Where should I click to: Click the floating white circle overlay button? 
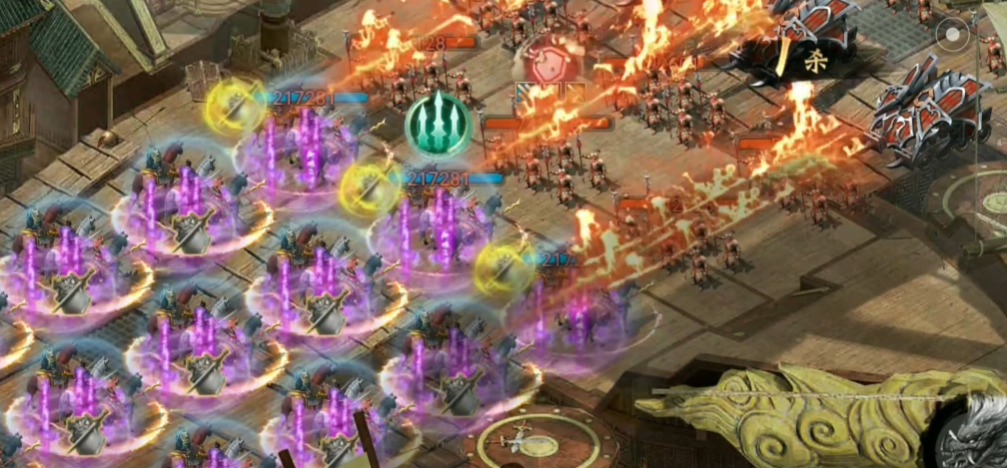point(952,38)
